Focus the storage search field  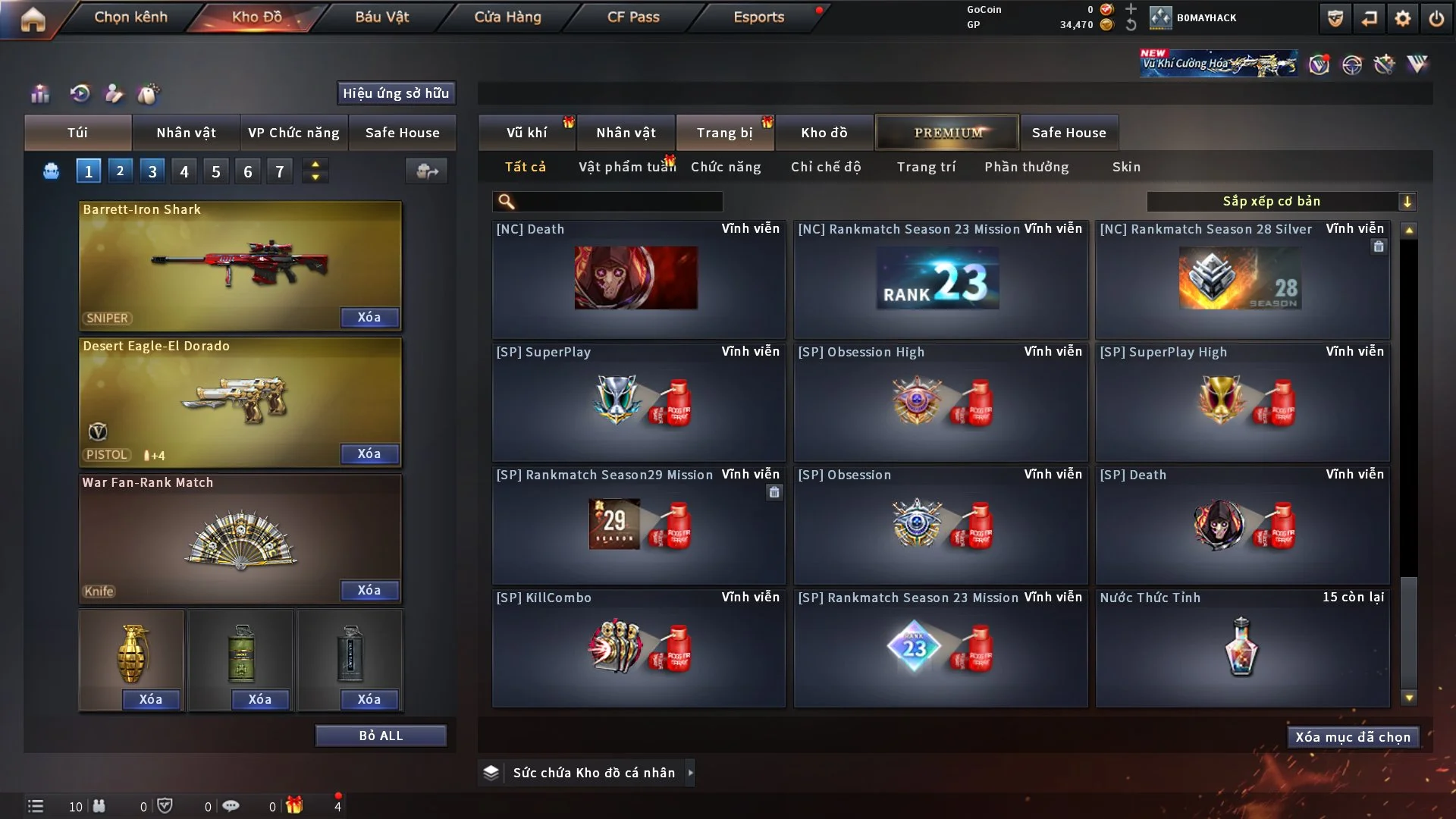coord(618,201)
